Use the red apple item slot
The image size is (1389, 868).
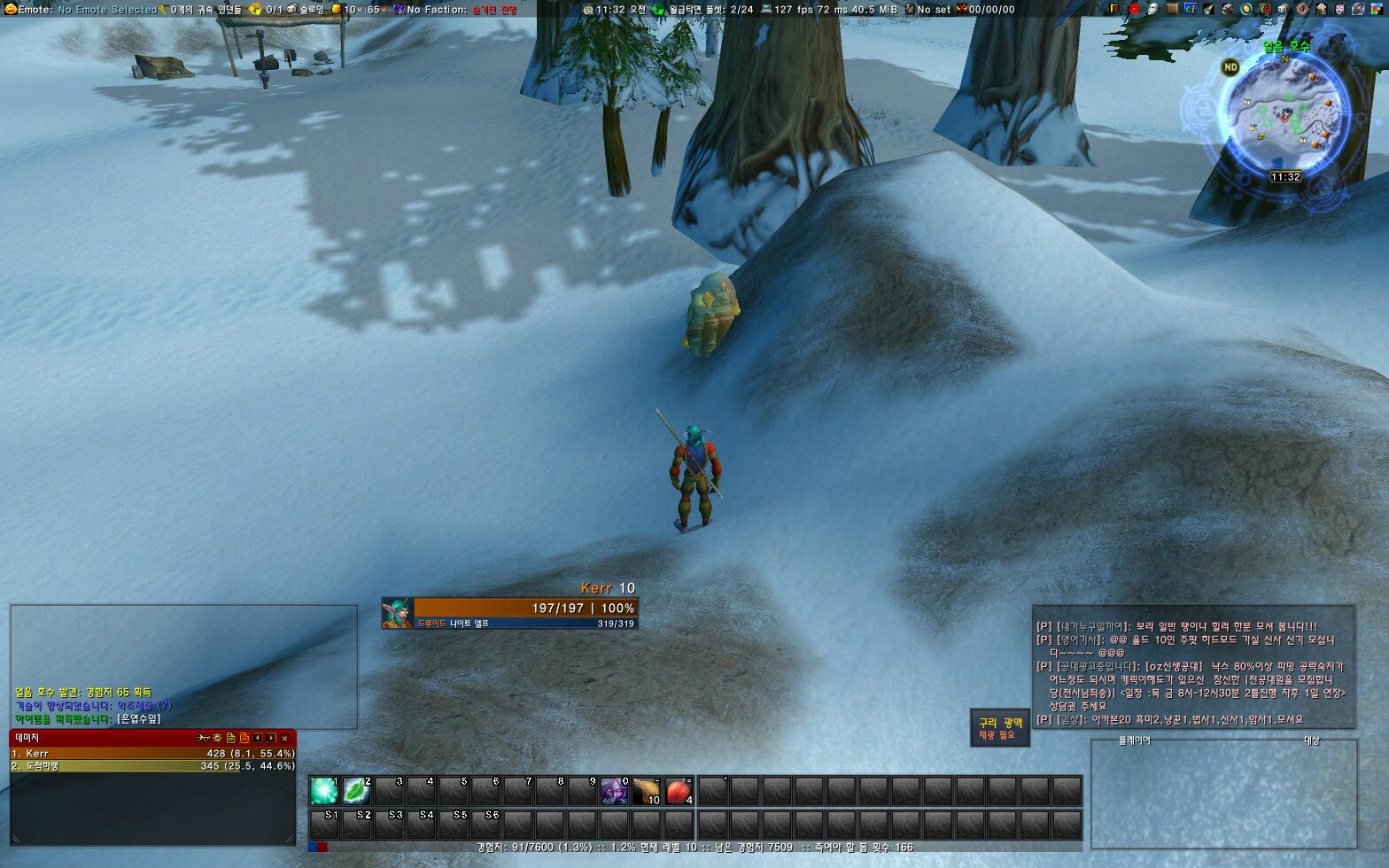pyautogui.click(x=679, y=790)
